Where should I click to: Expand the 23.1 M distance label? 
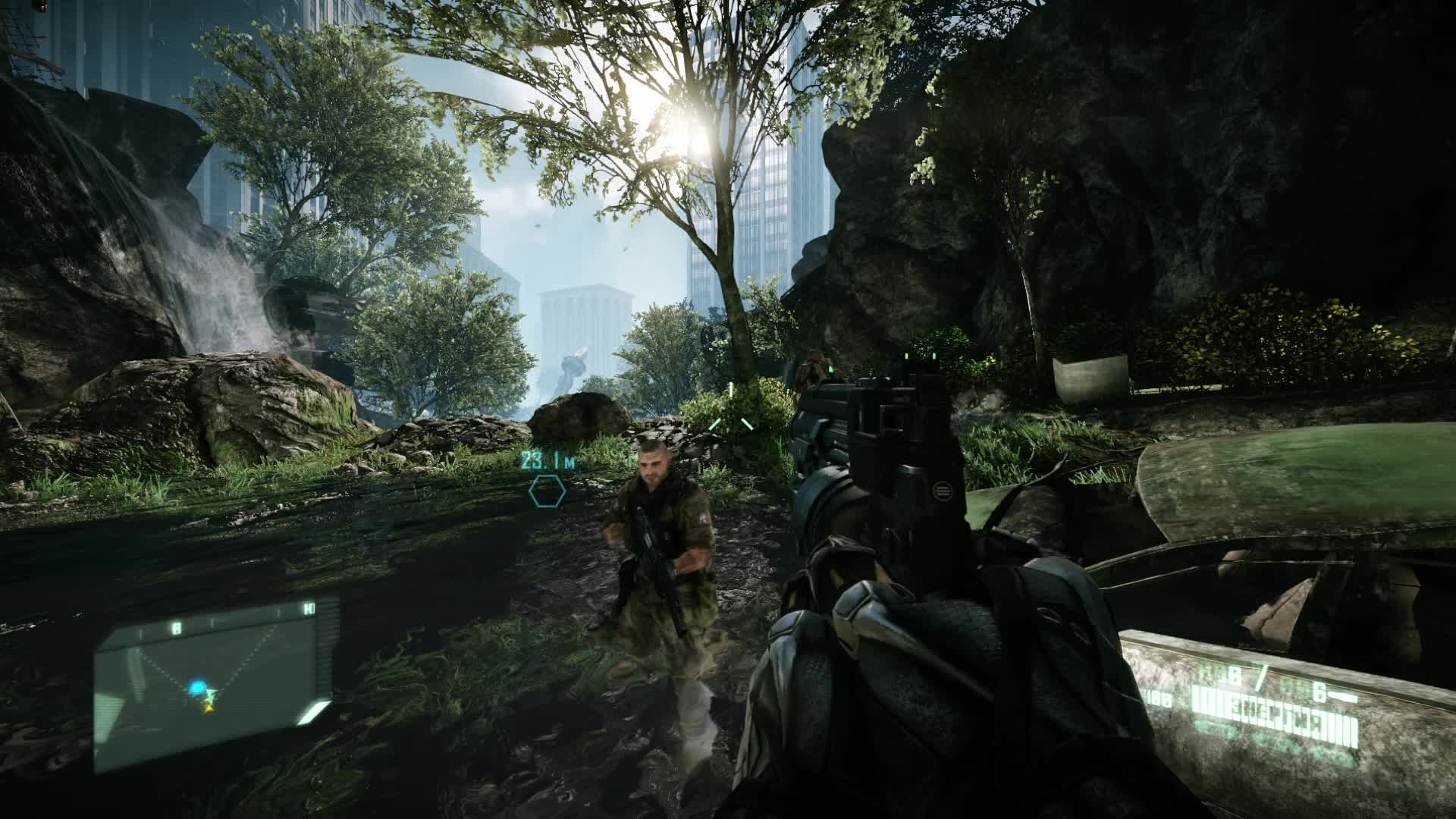coord(548,460)
